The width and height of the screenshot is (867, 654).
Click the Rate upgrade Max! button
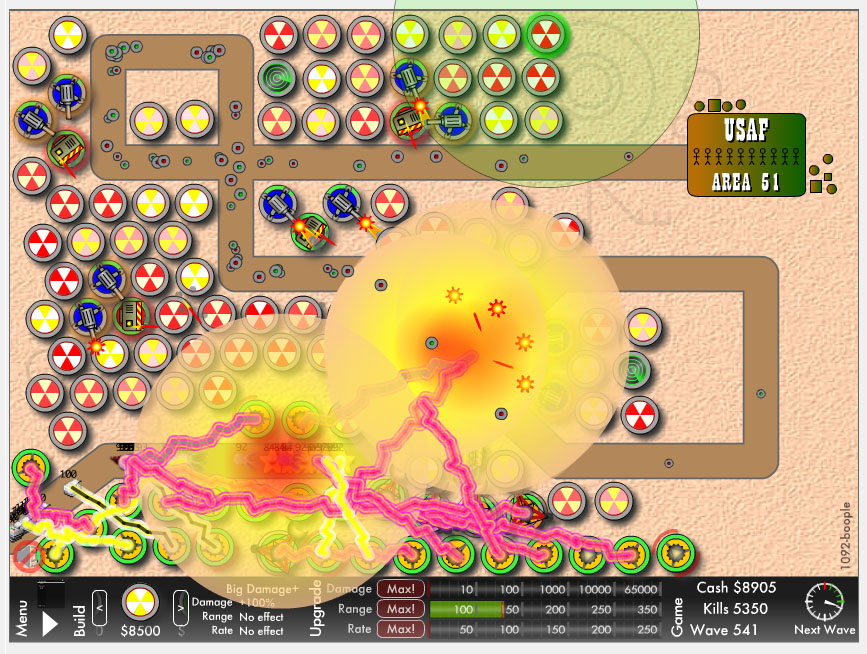pos(400,629)
